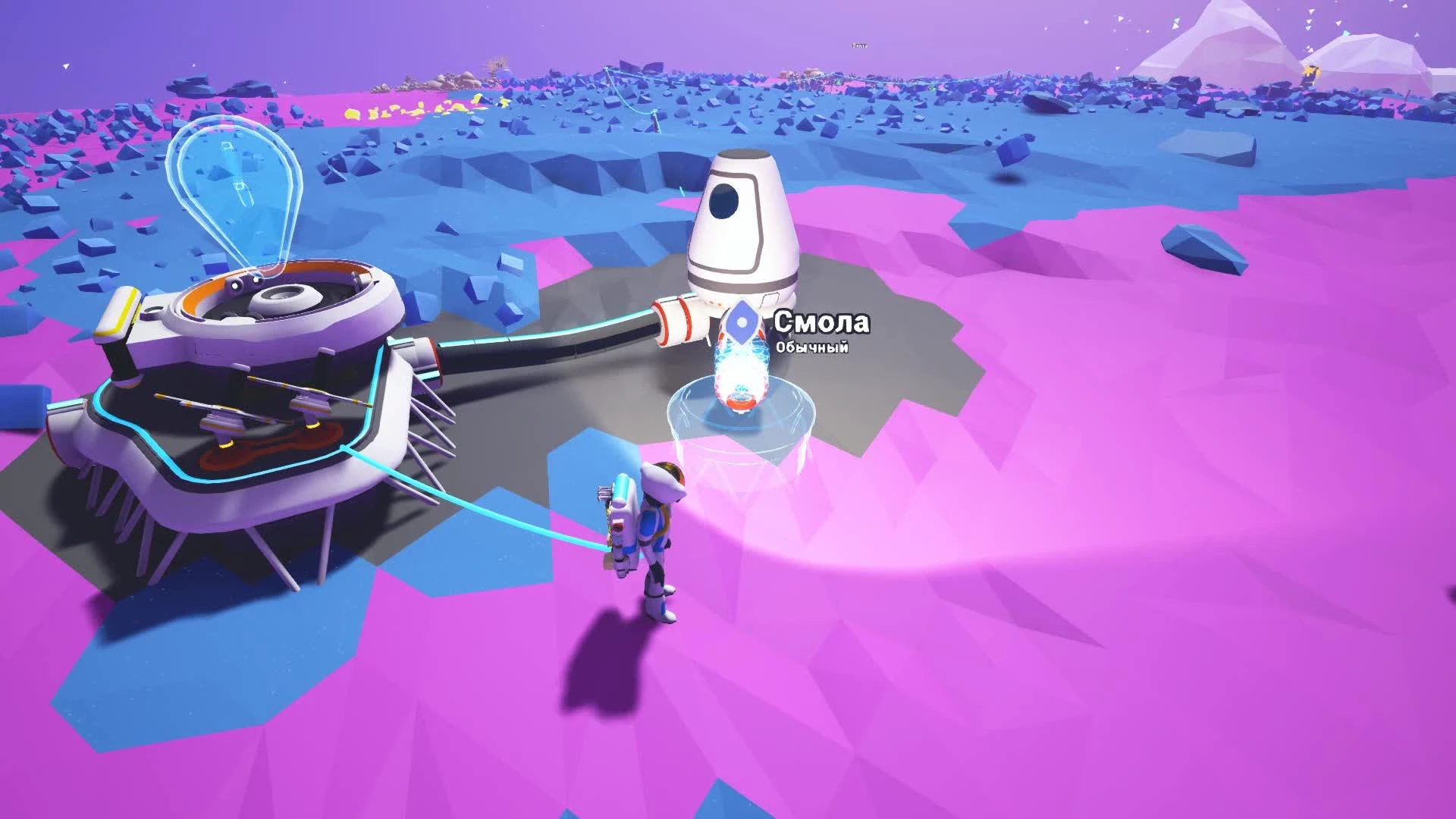Click the yellow connector node on chamber leg

(x=224, y=444)
